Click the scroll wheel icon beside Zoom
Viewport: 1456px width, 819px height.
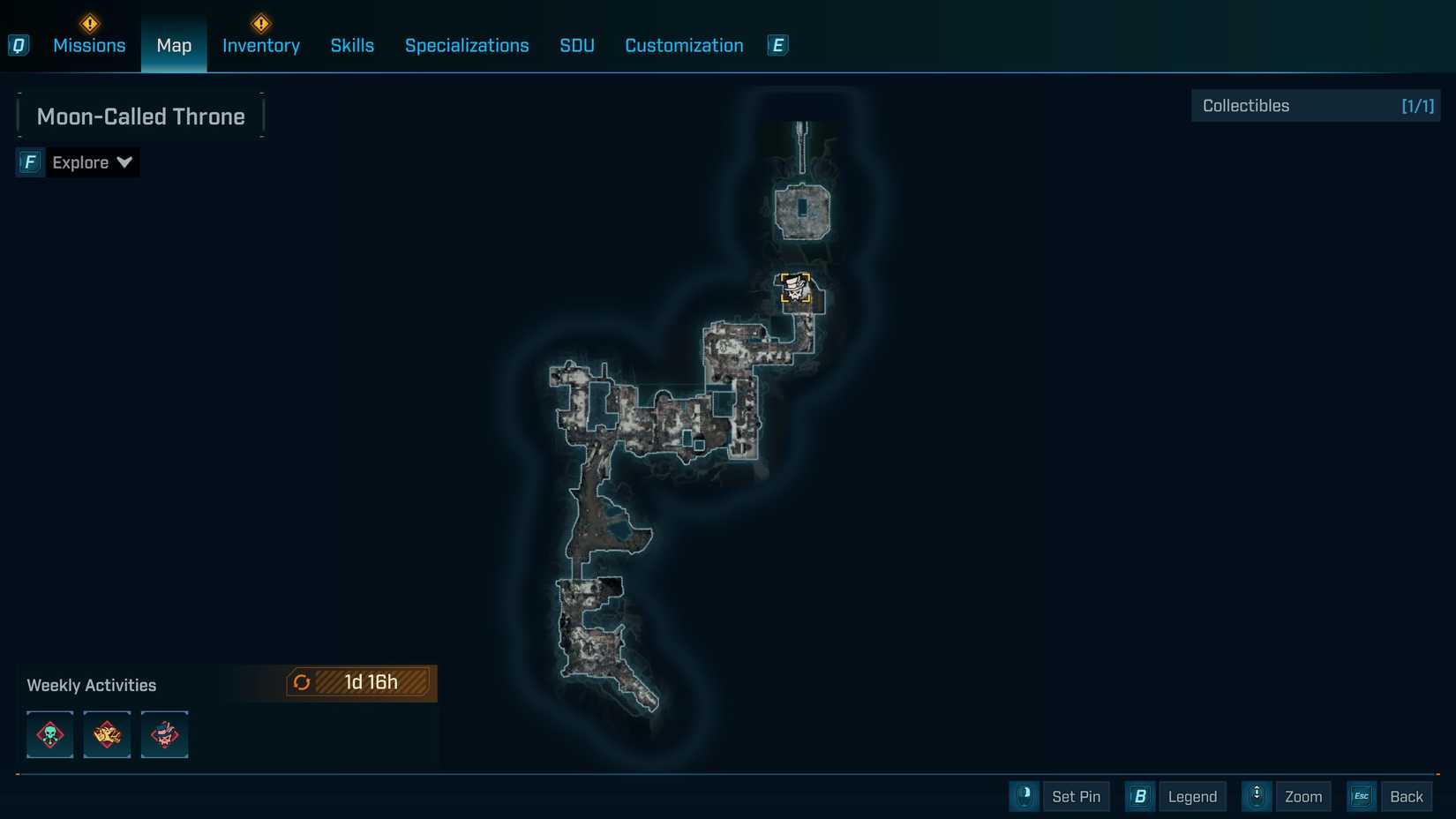1256,796
